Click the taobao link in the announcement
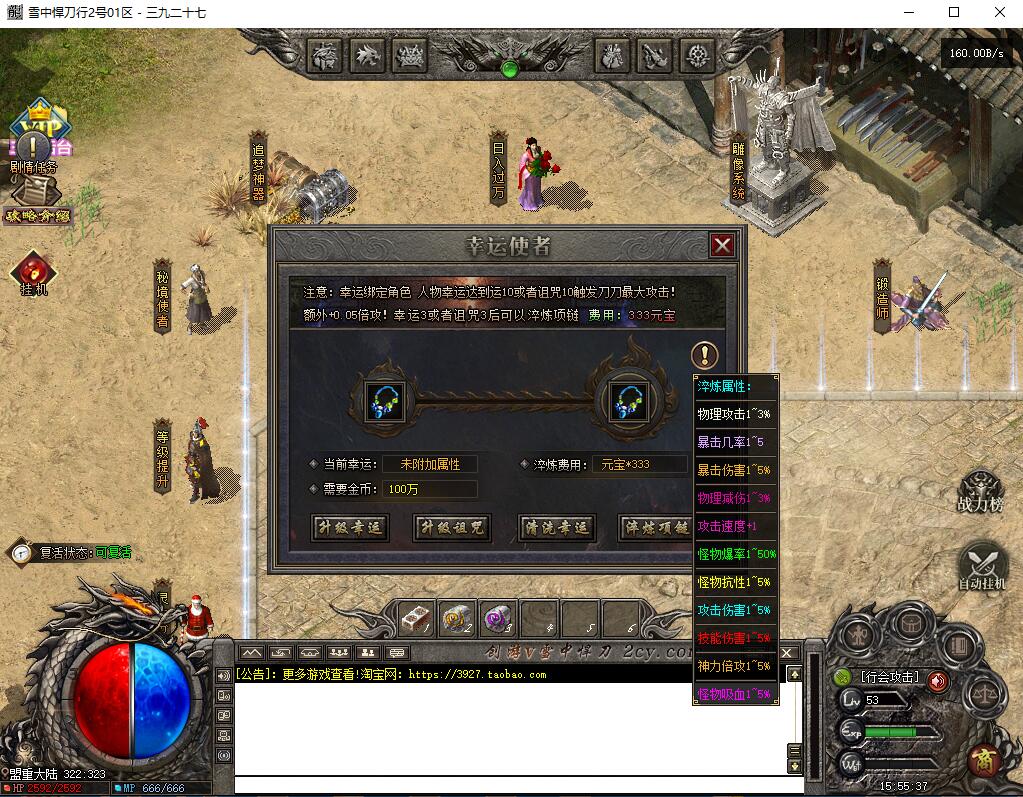 [x=477, y=675]
